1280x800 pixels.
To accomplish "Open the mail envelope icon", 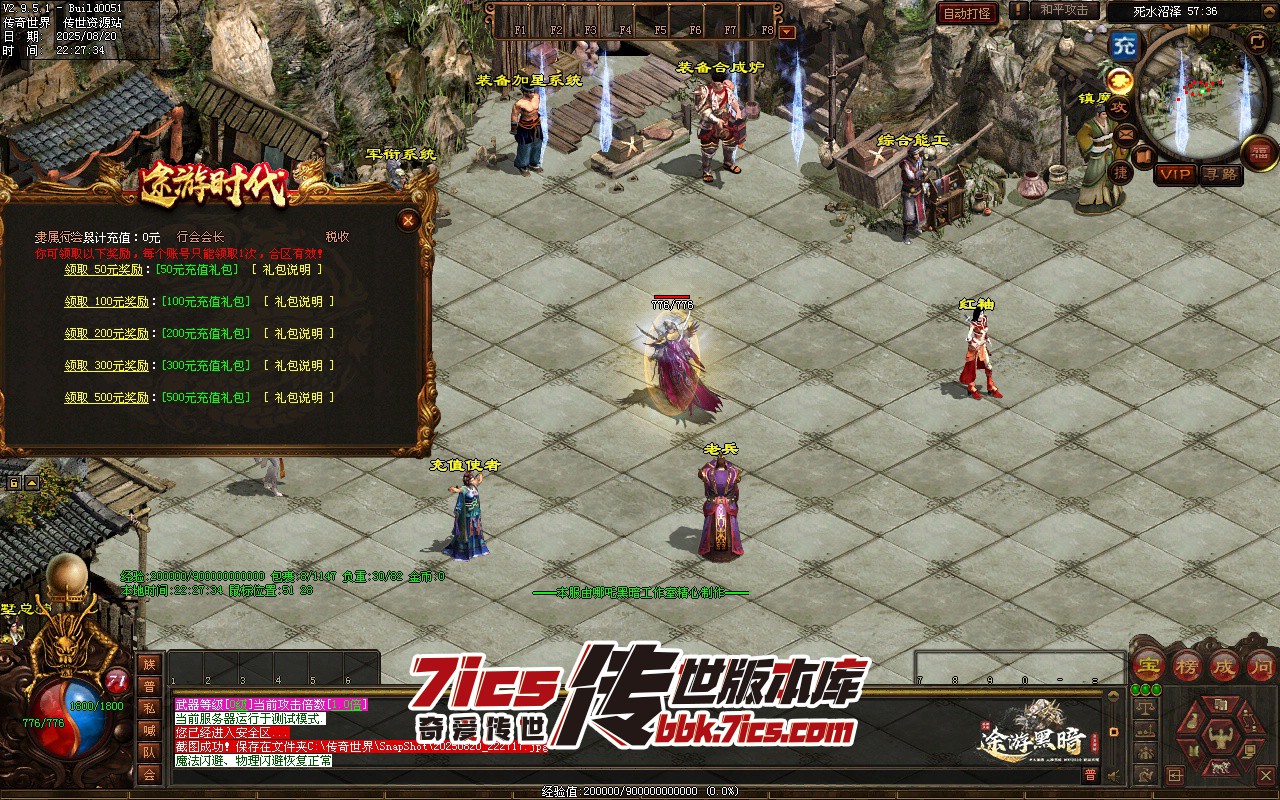I will (x=1126, y=133).
